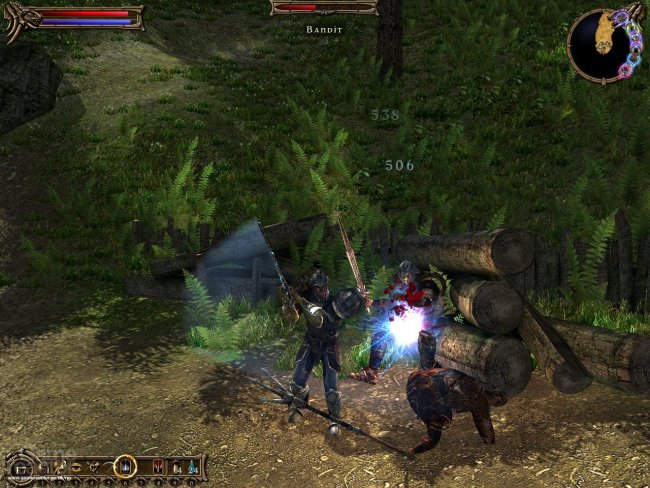Select the gold-ringed hotbar slot
Screen dimensions: 650x488
pyautogui.click(x=125, y=466)
